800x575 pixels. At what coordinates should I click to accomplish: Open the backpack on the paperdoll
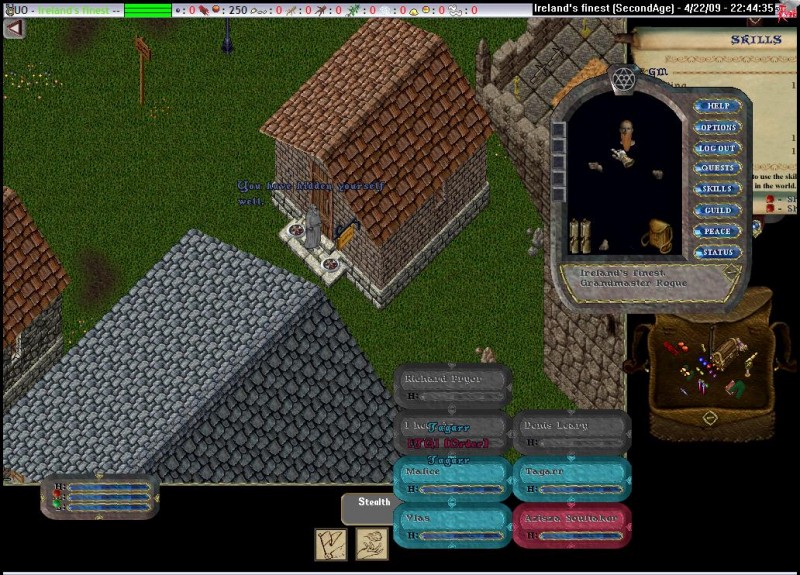click(656, 236)
